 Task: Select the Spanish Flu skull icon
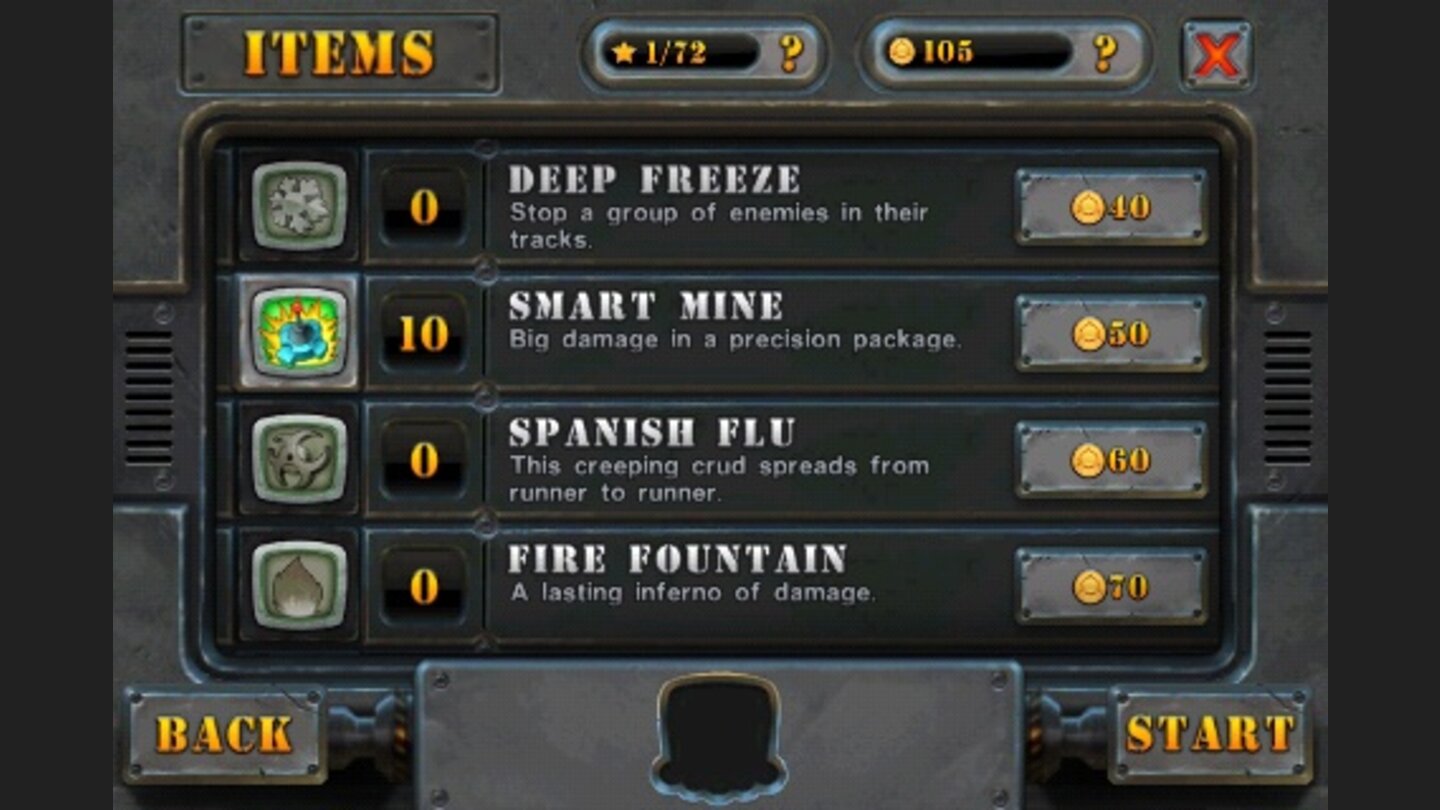299,459
